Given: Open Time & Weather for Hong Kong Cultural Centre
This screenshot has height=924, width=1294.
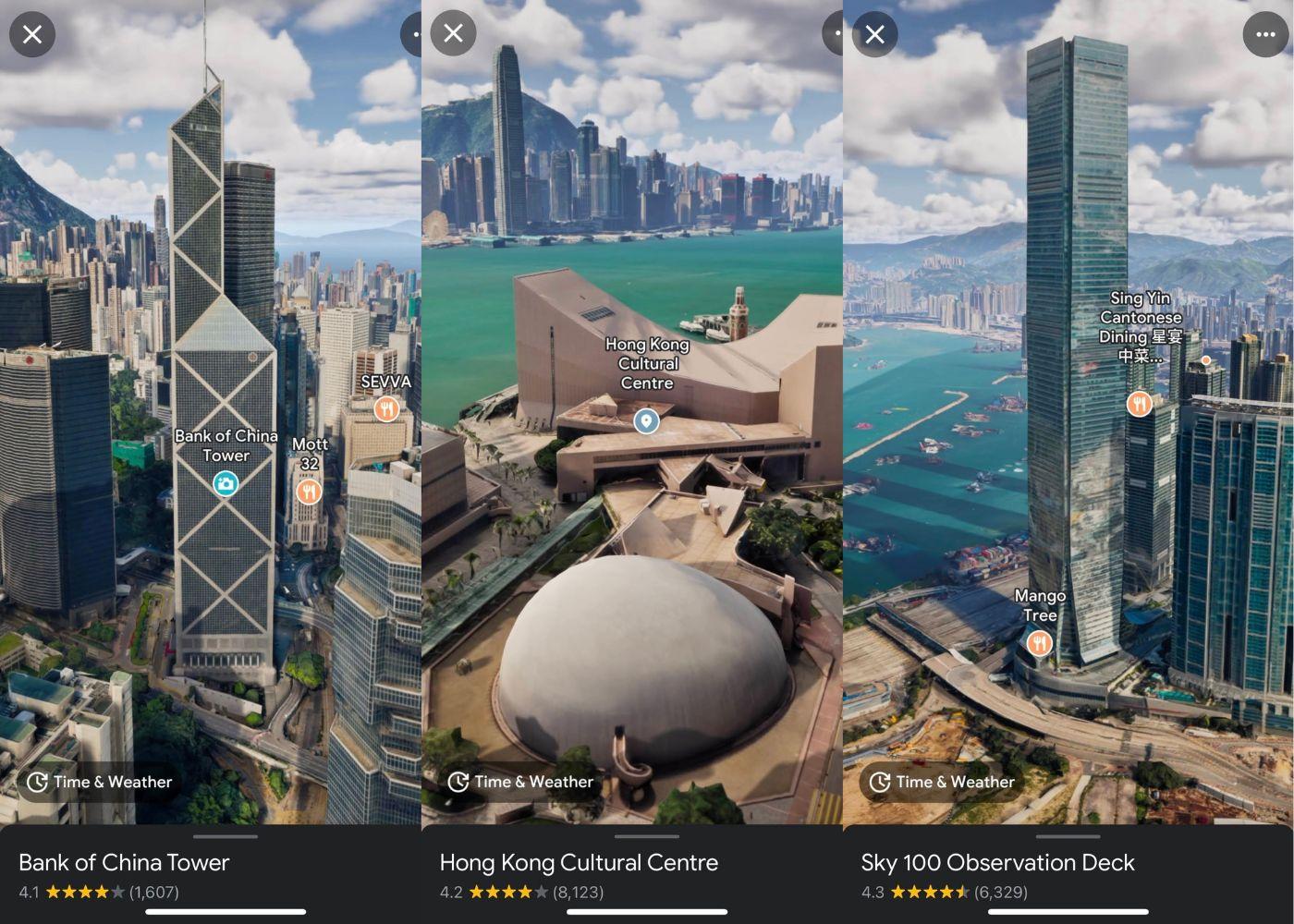Looking at the screenshot, I should point(523,782).
